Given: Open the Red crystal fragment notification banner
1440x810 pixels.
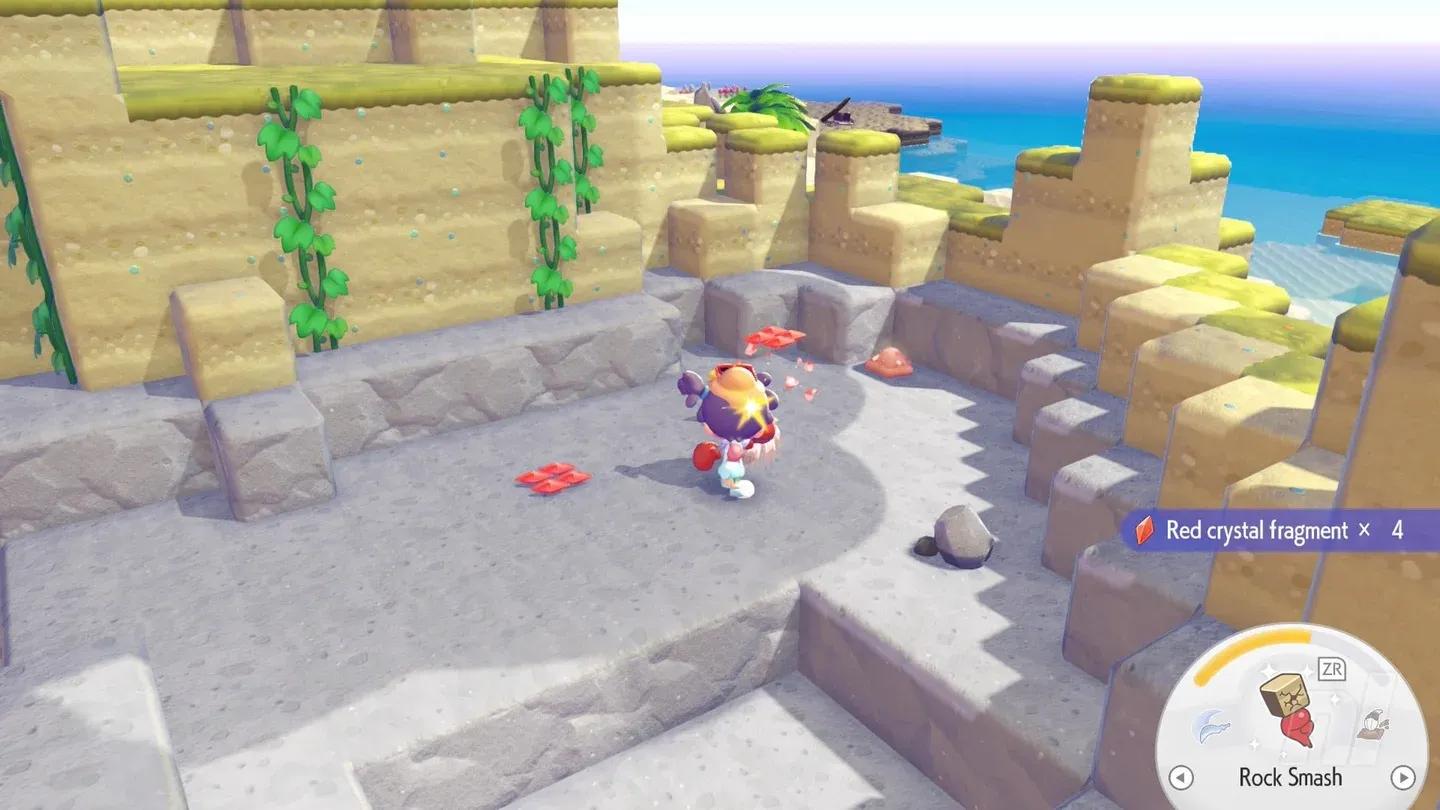Looking at the screenshot, I should pos(1265,530).
